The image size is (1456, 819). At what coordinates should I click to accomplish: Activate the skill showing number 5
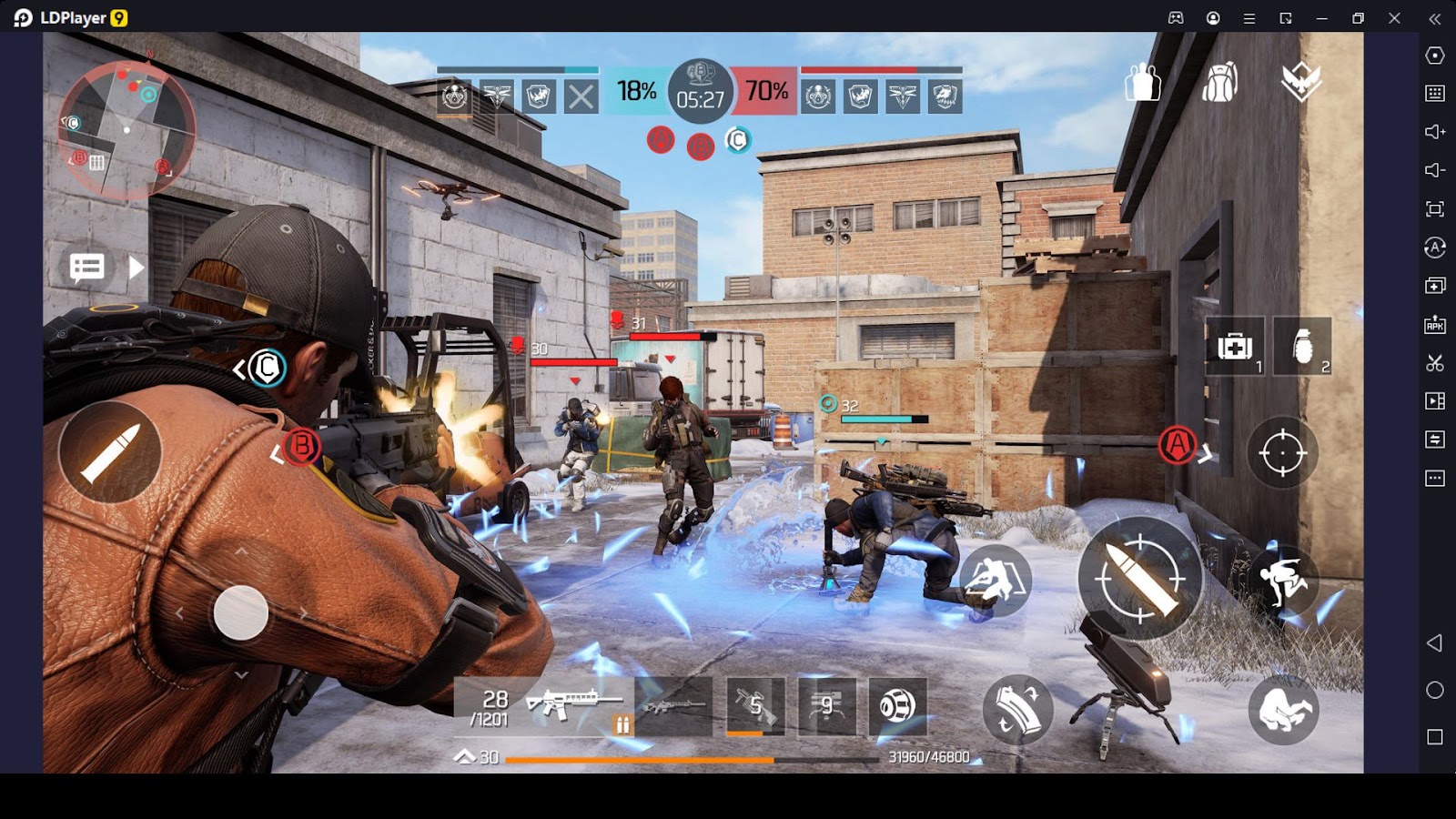tap(755, 706)
